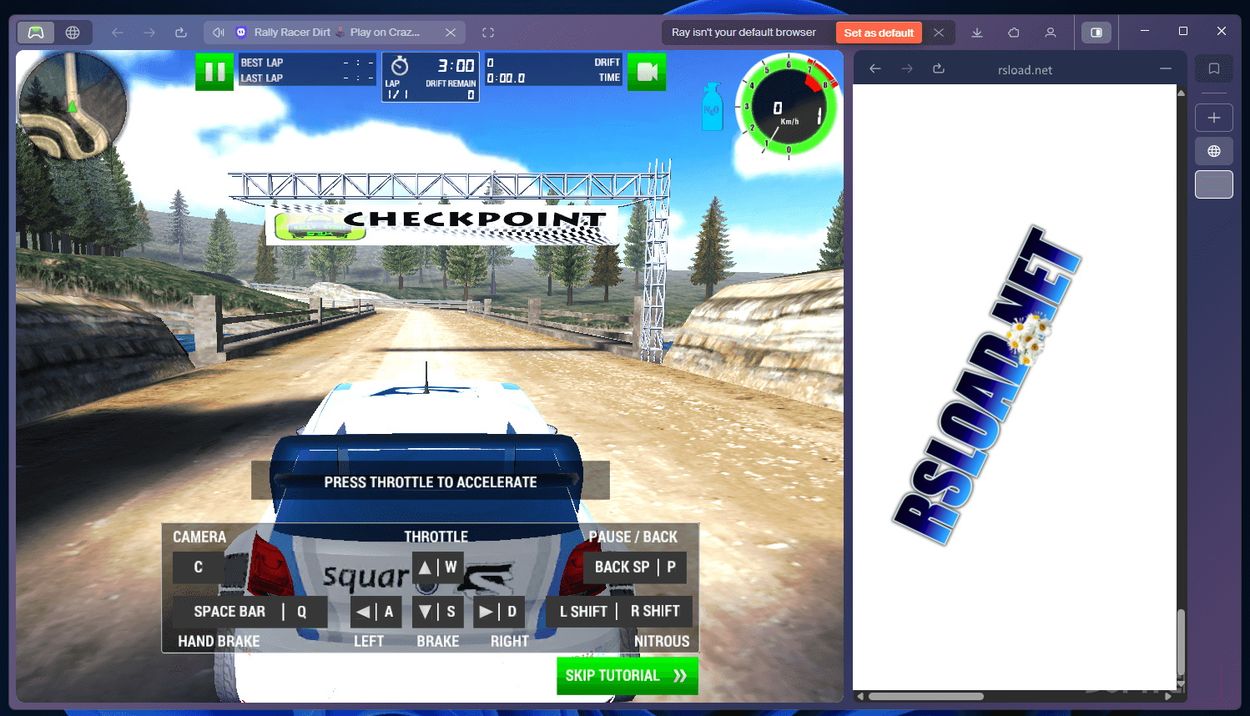Click the circular track minimap
Viewport: 1250px width, 716px height.
[x=73, y=105]
